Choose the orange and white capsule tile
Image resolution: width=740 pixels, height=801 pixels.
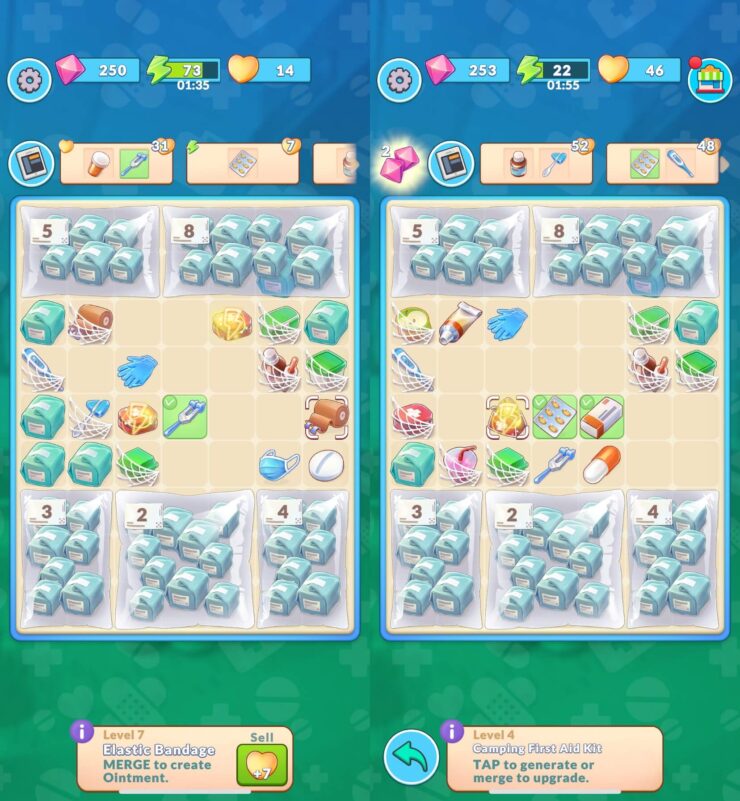tap(602, 465)
